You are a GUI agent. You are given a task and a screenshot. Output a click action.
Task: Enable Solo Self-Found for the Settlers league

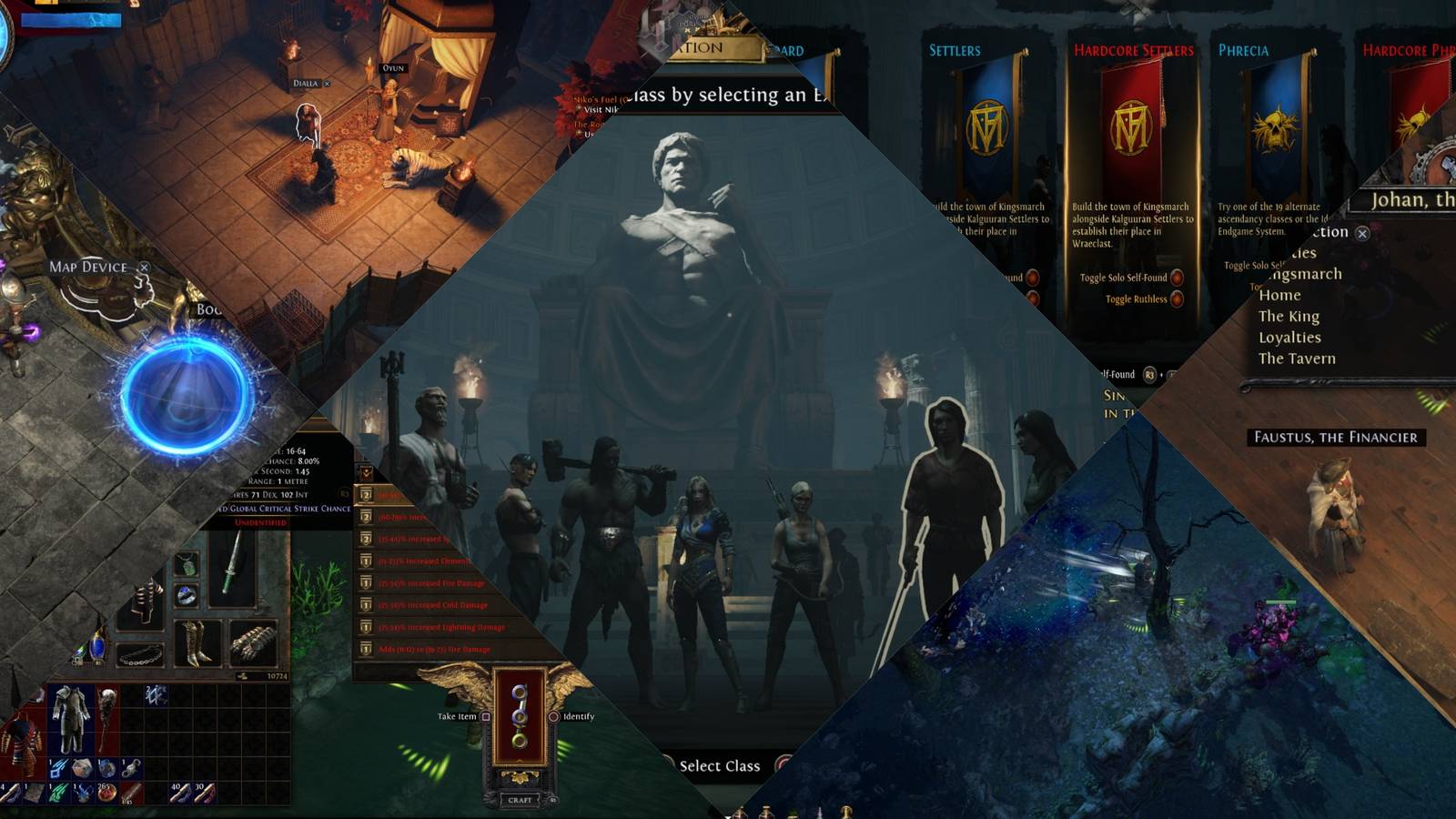pyautogui.click(x=1034, y=278)
